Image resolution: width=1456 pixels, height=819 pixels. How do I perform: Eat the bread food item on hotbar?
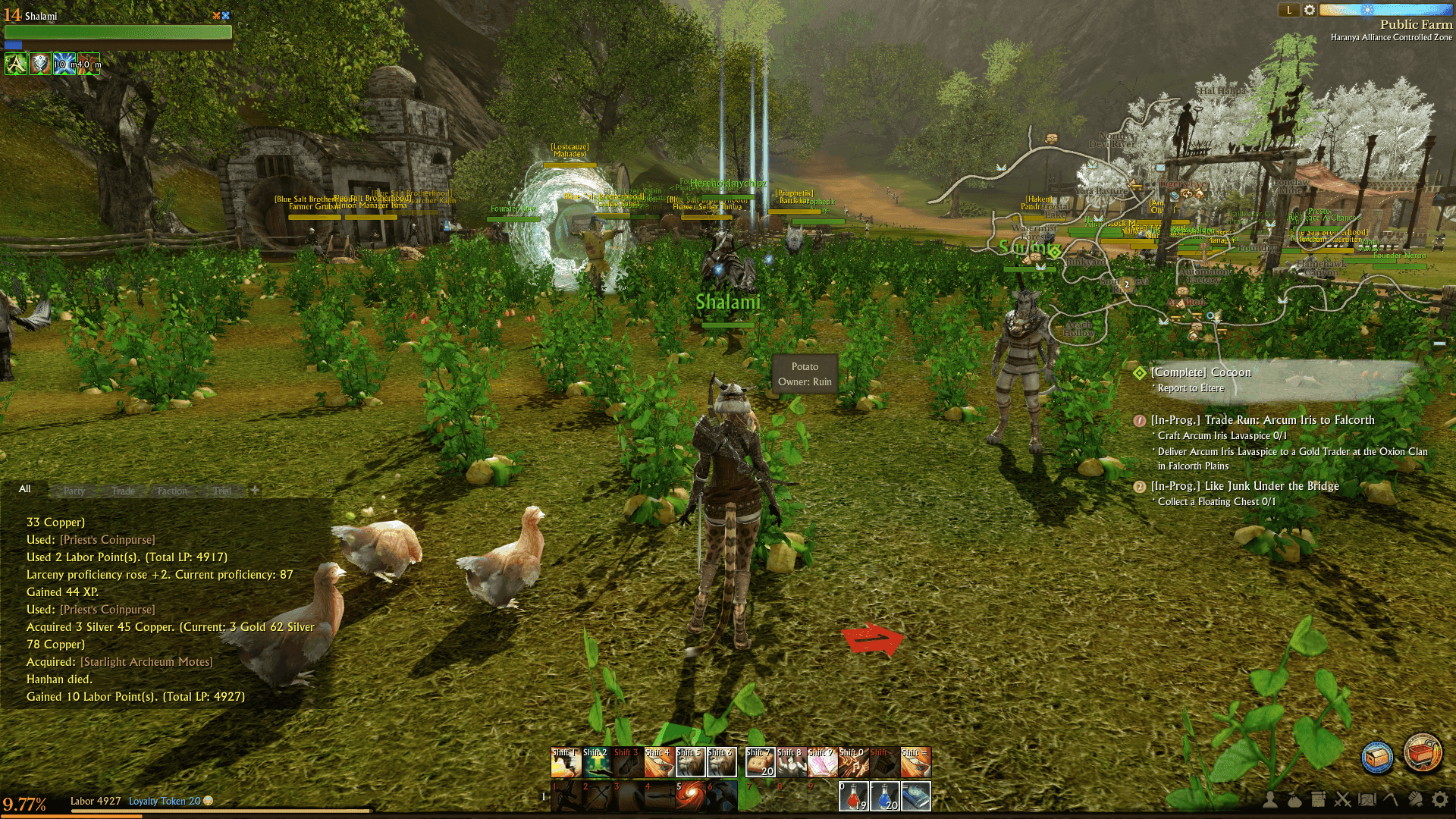pos(760,762)
